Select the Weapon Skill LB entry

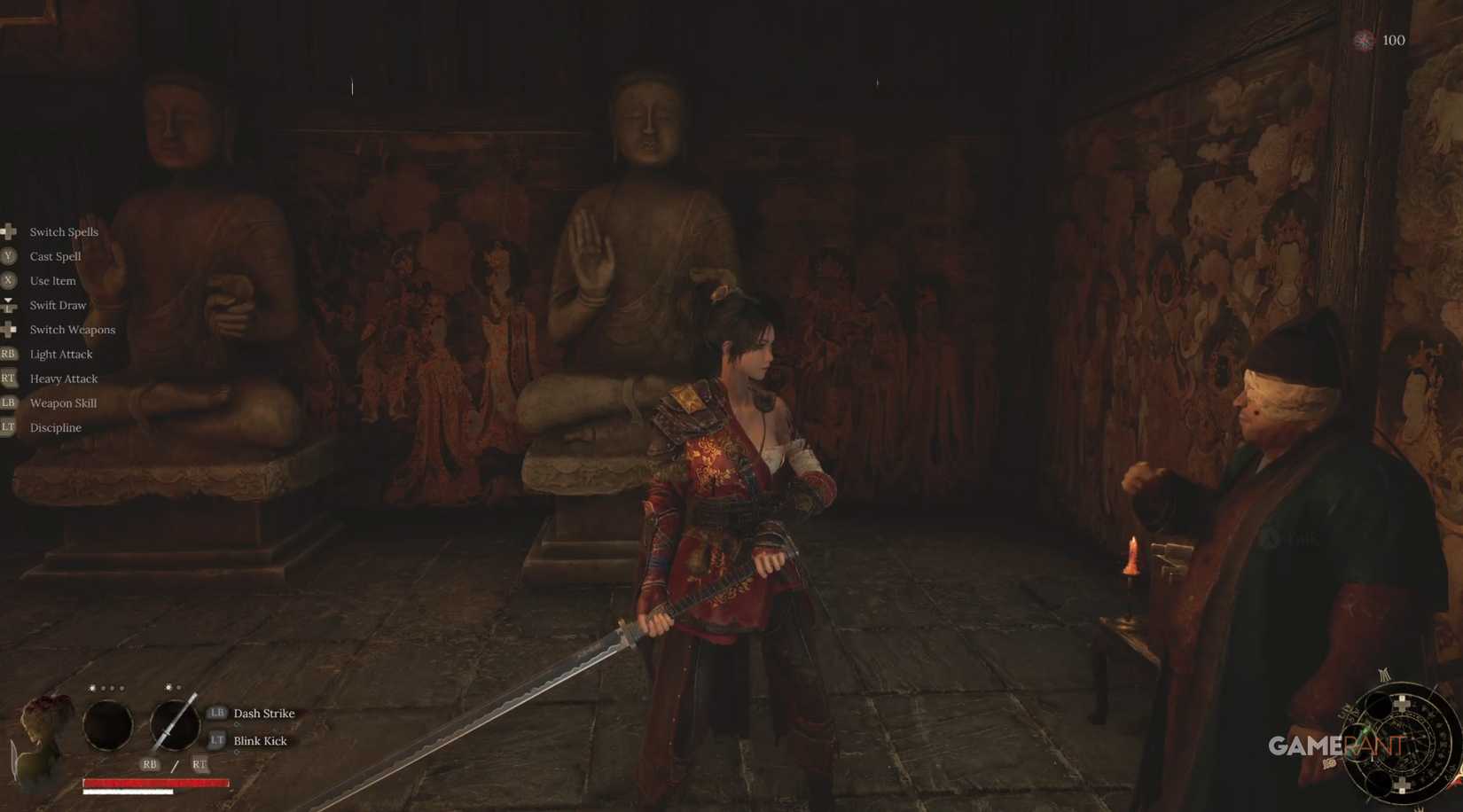point(9,402)
